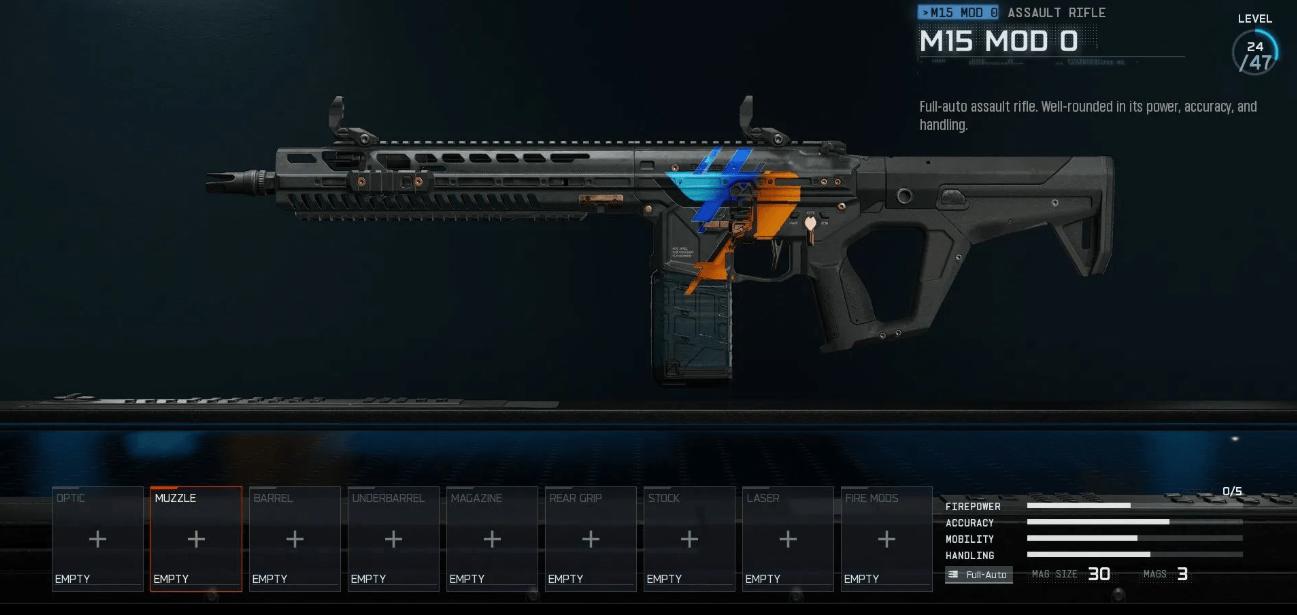Screen dimensions: 1297x615
Task: Select the Magazine attachment slot
Action: point(492,539)
